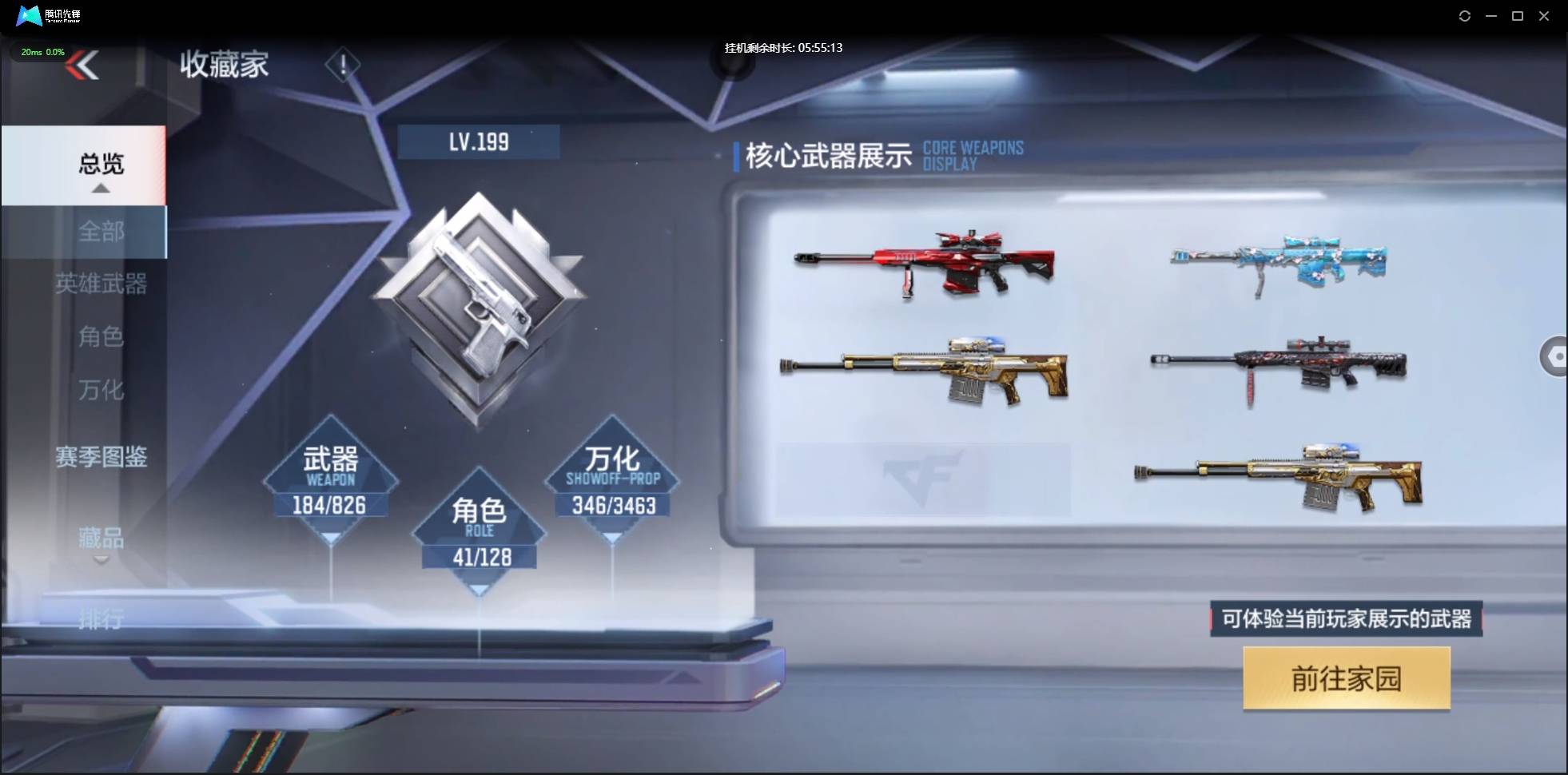The image size is (1568, 775).
Task: Click the idle time remaining display 05:55:13
Action: click(782, 47)
